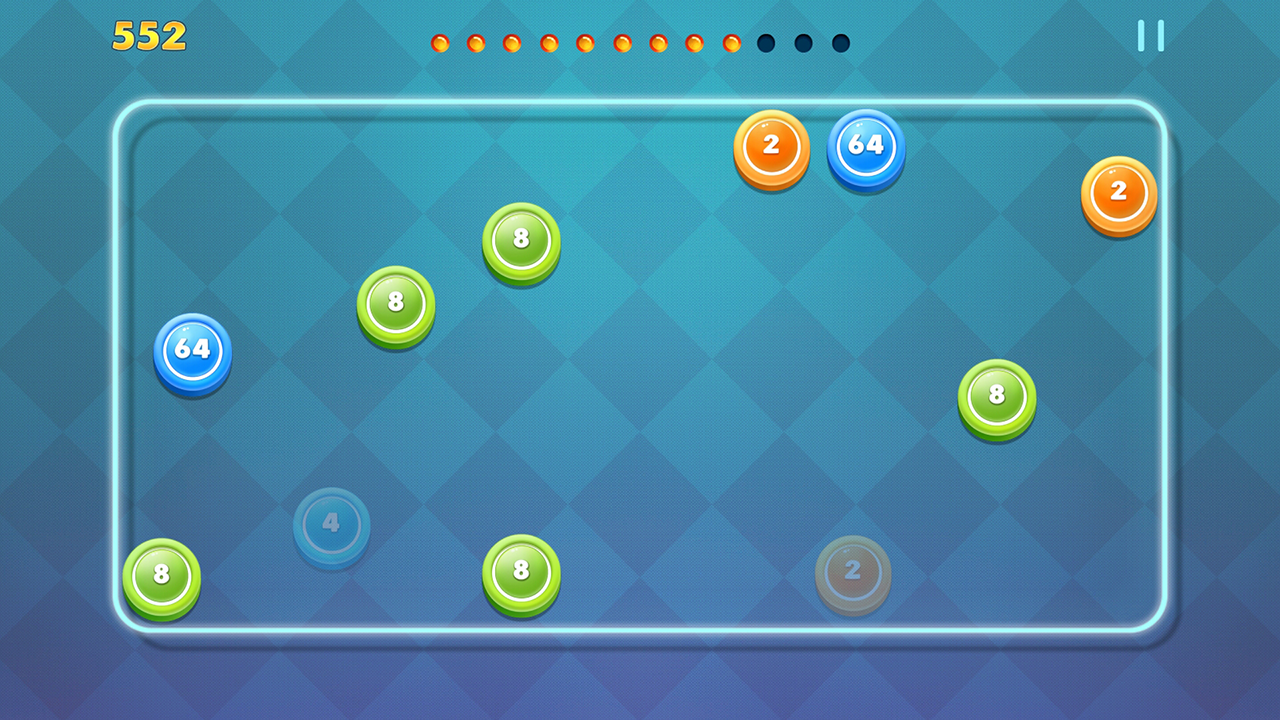
Task: Click the middle dot of the progress indicator
Action: 621,43
